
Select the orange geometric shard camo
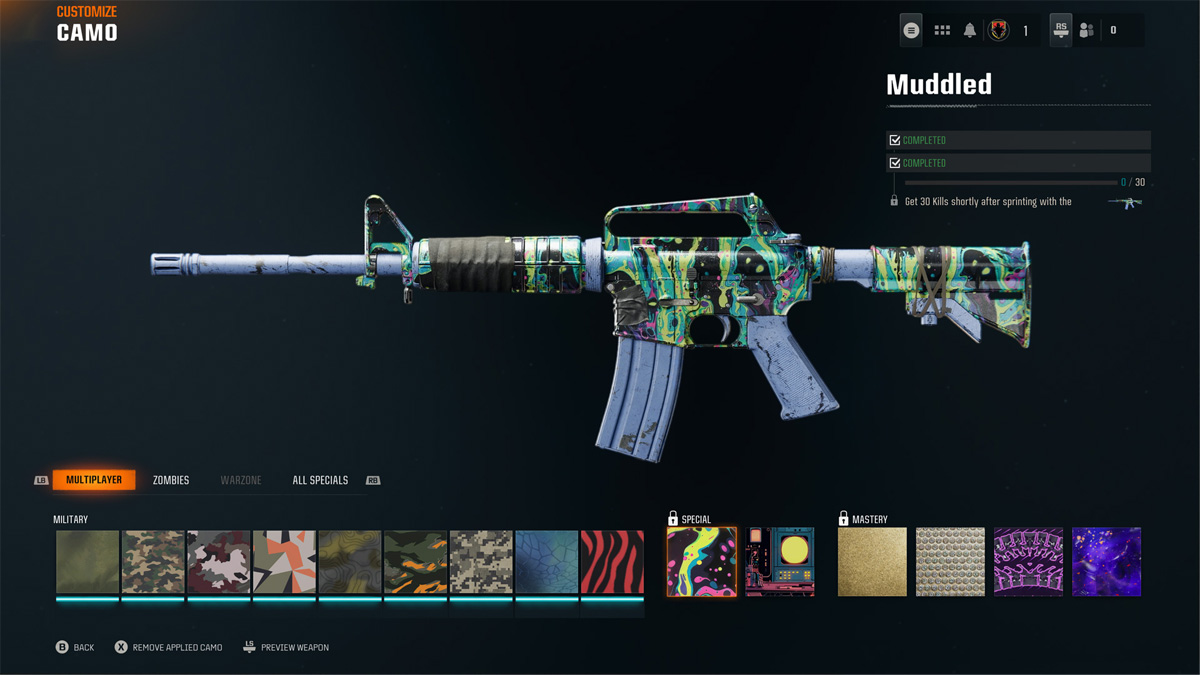[285, 562]
